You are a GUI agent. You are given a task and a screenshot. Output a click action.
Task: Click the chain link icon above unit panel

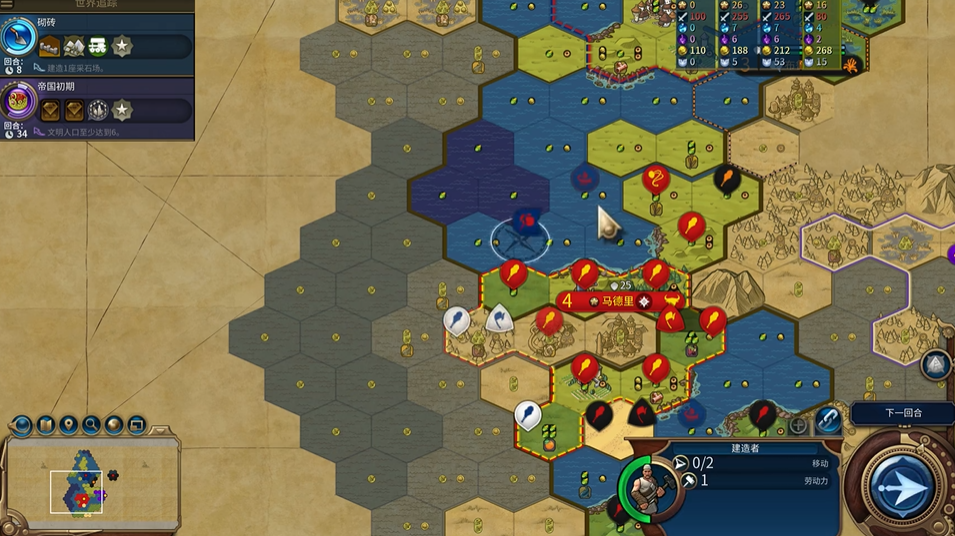click(827, 420)
